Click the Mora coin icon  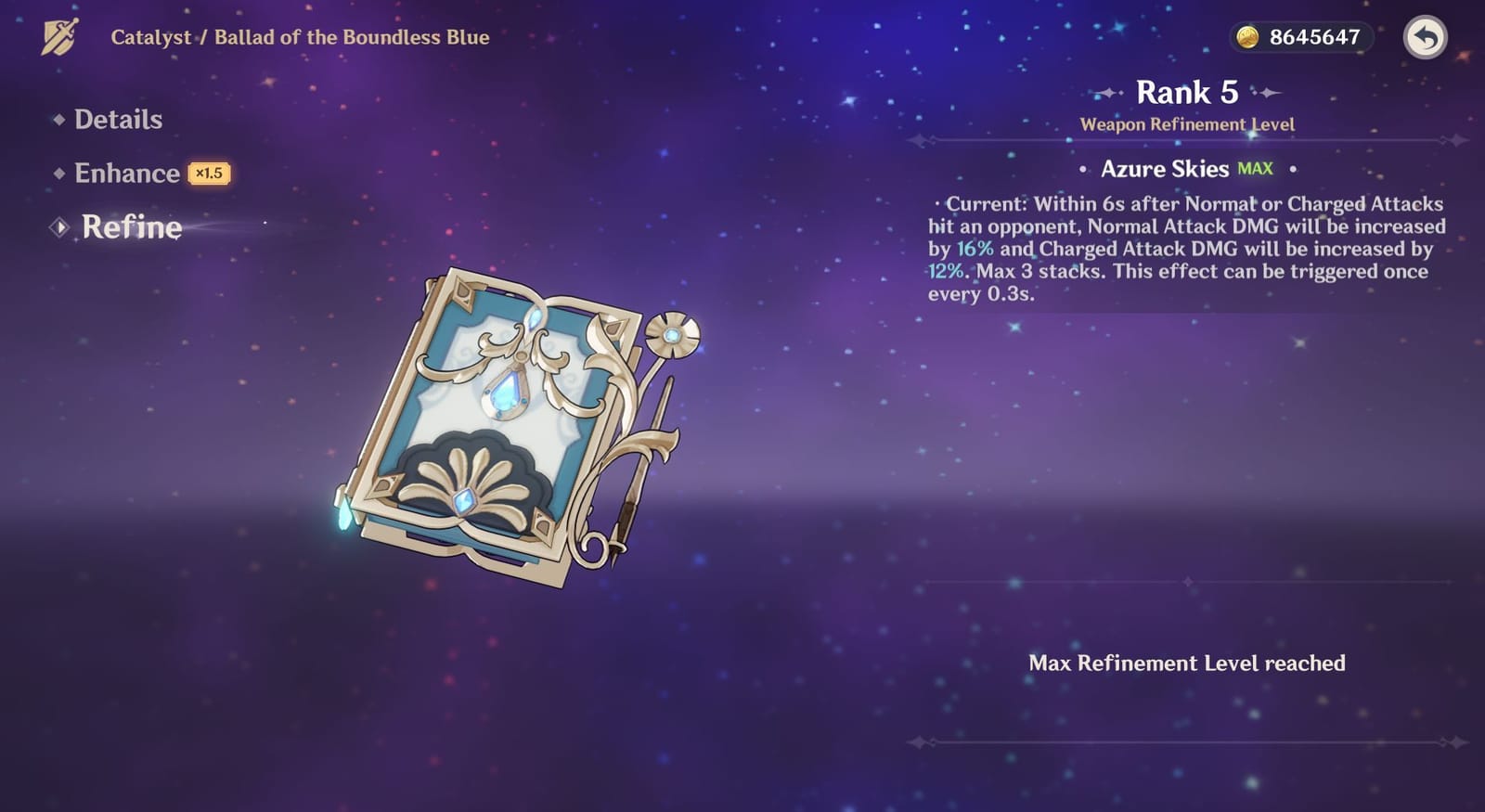tap(1246, 36)
